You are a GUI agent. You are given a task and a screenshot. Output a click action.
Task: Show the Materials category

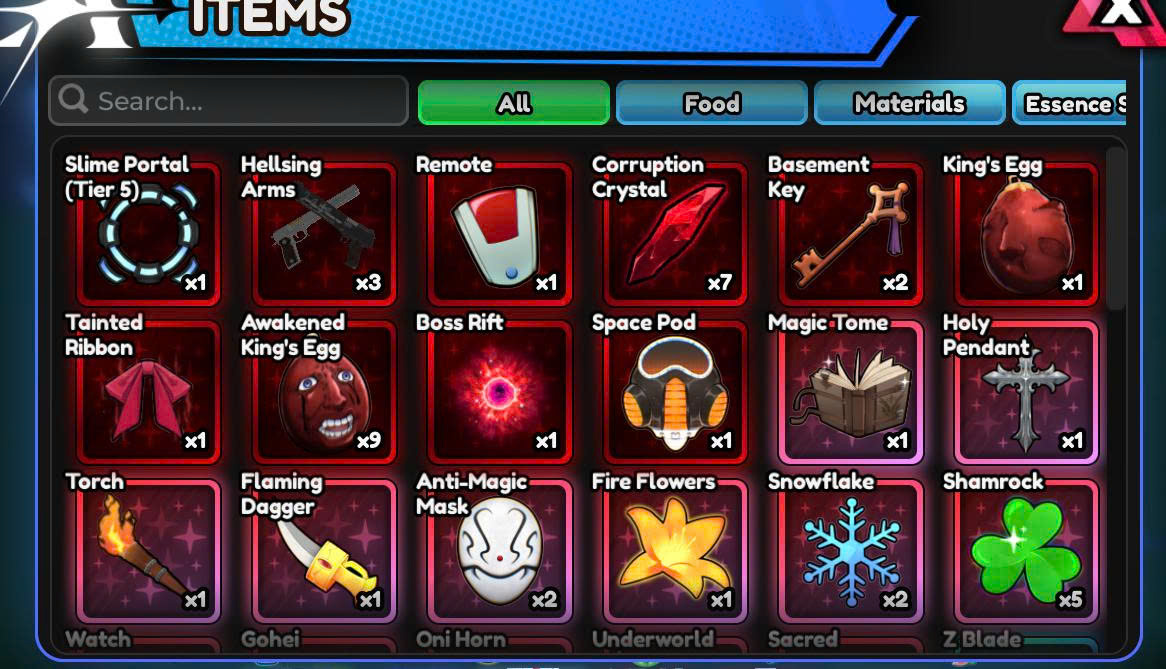point(909,103)
